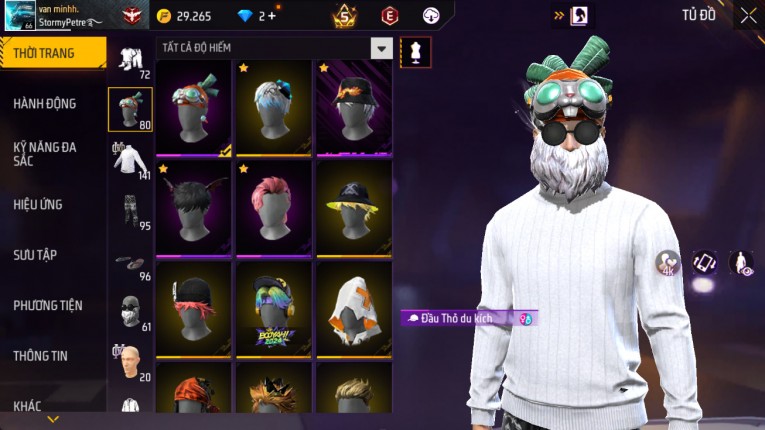Show the Thông Tin tab

[41, 355]
